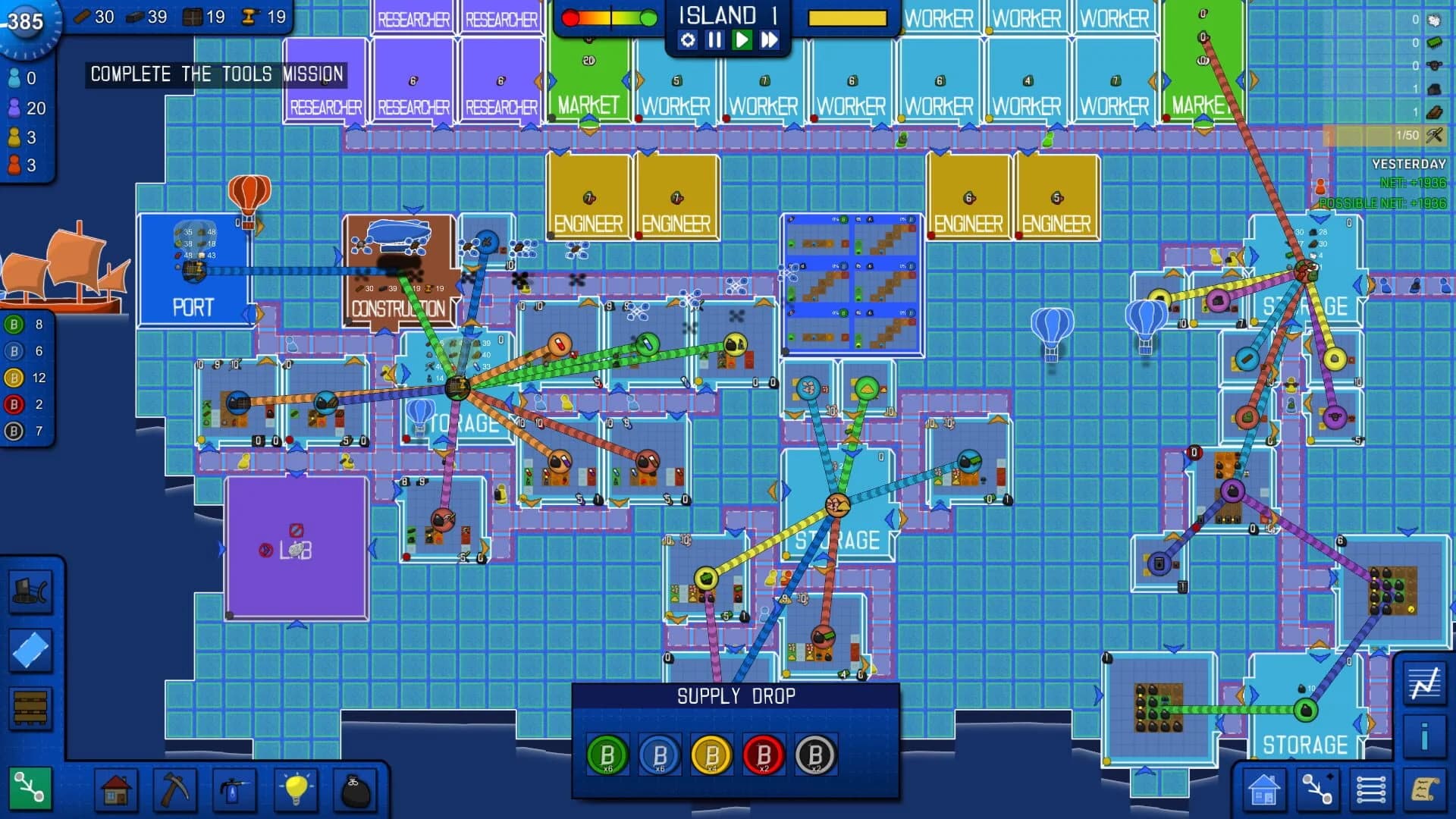Resume play with the green play button
1456x819 pixels.
click(741, 42)
